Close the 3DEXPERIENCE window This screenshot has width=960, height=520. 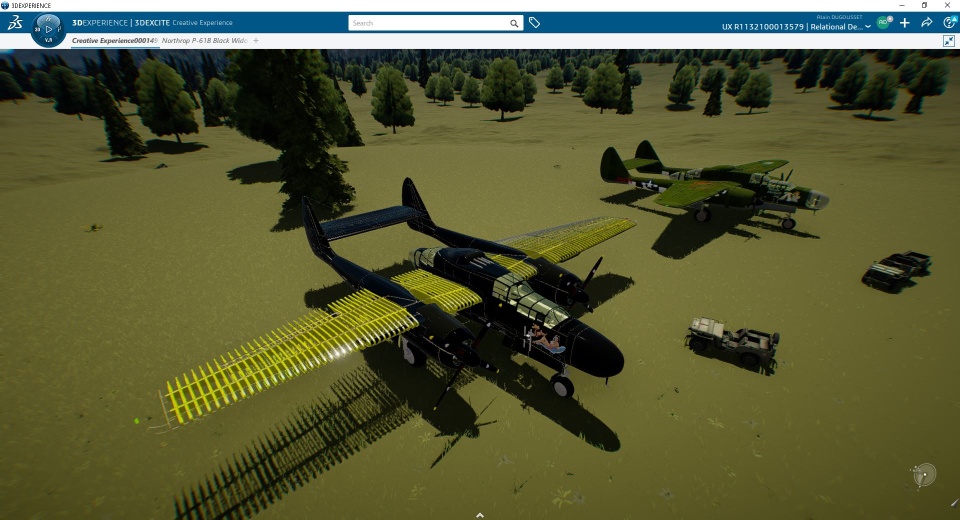click(949, 5)
